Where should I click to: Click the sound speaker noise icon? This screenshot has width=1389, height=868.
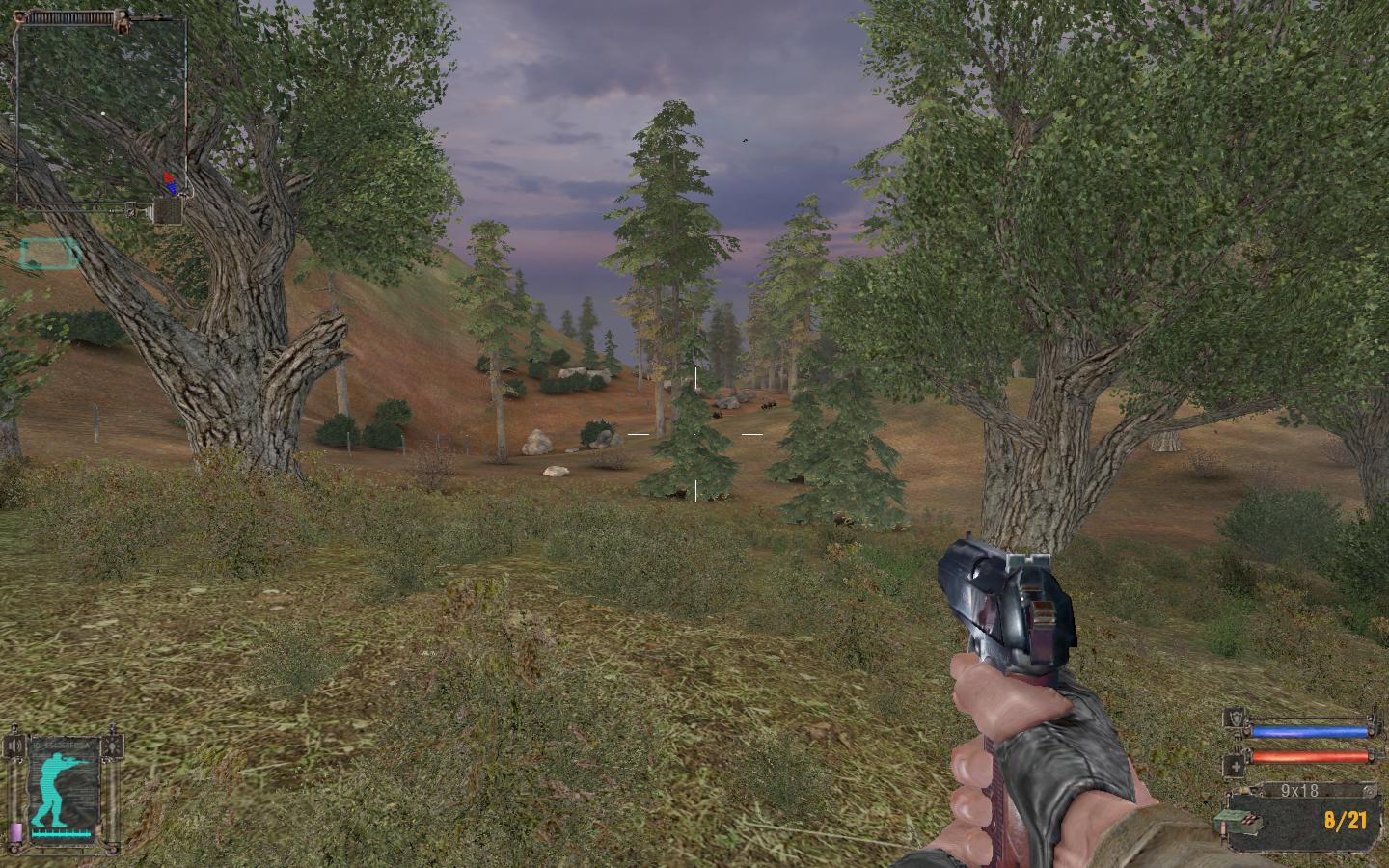pos(14,747)
